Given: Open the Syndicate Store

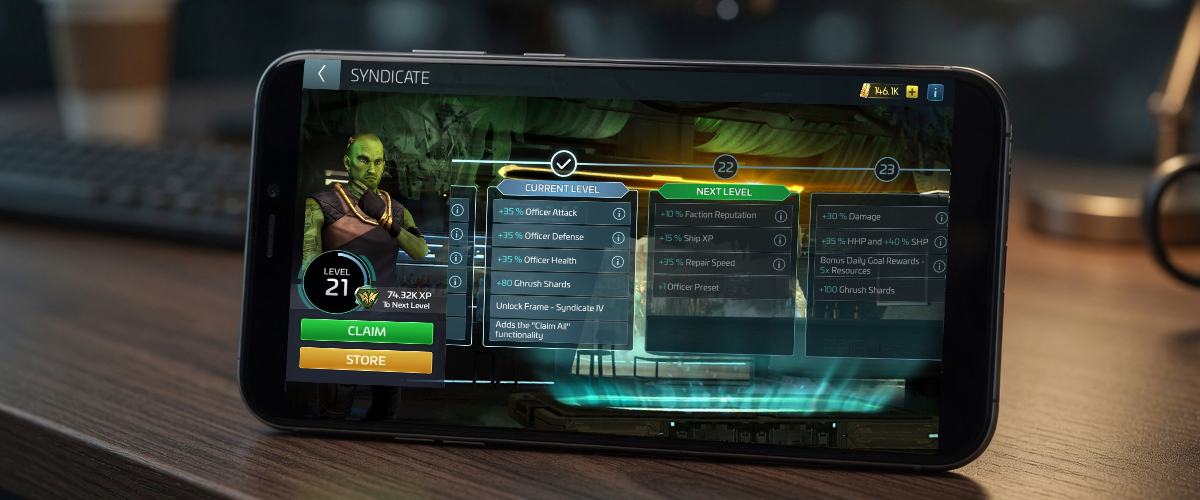Looking at the screenshot, I should (366, 360).
